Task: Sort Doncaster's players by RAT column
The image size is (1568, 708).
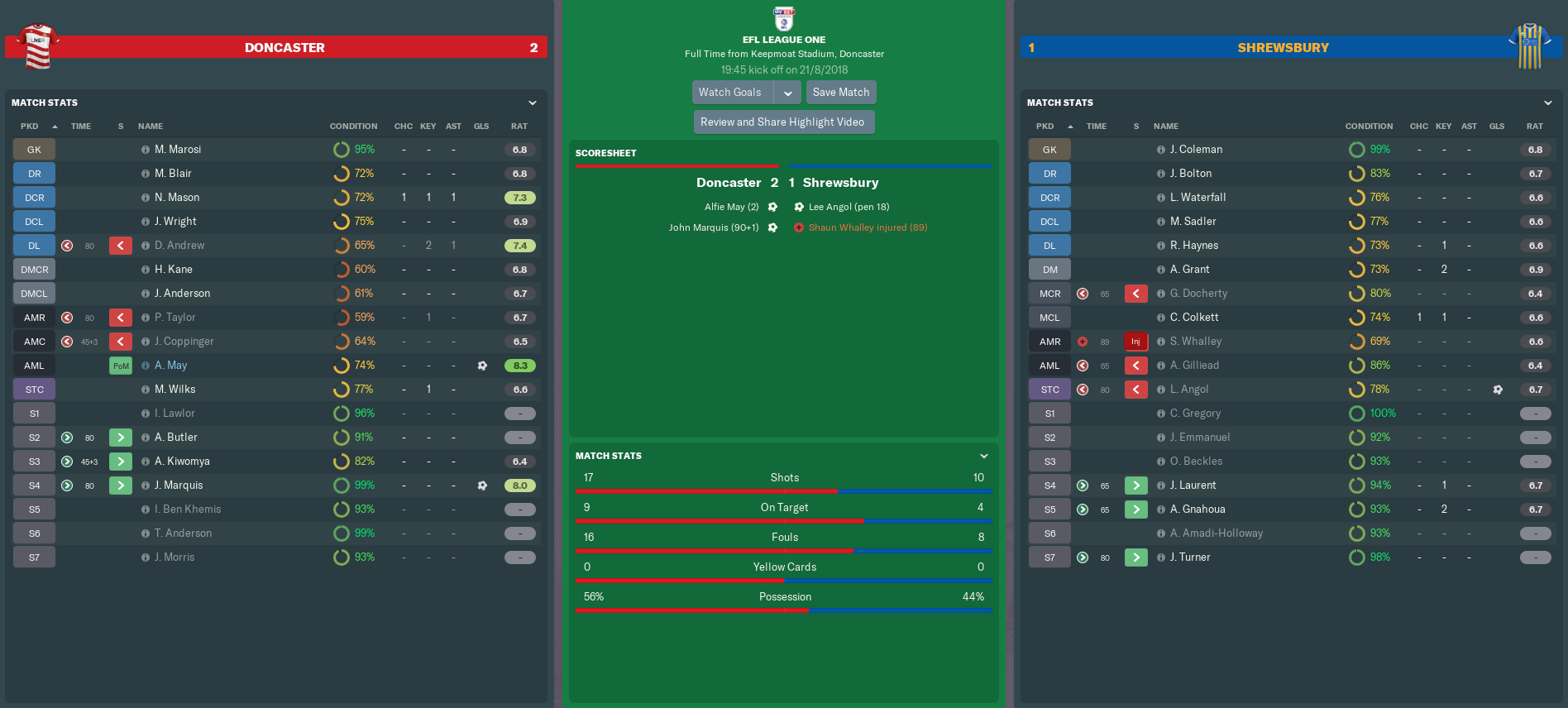Action: [x=519, y=127]
